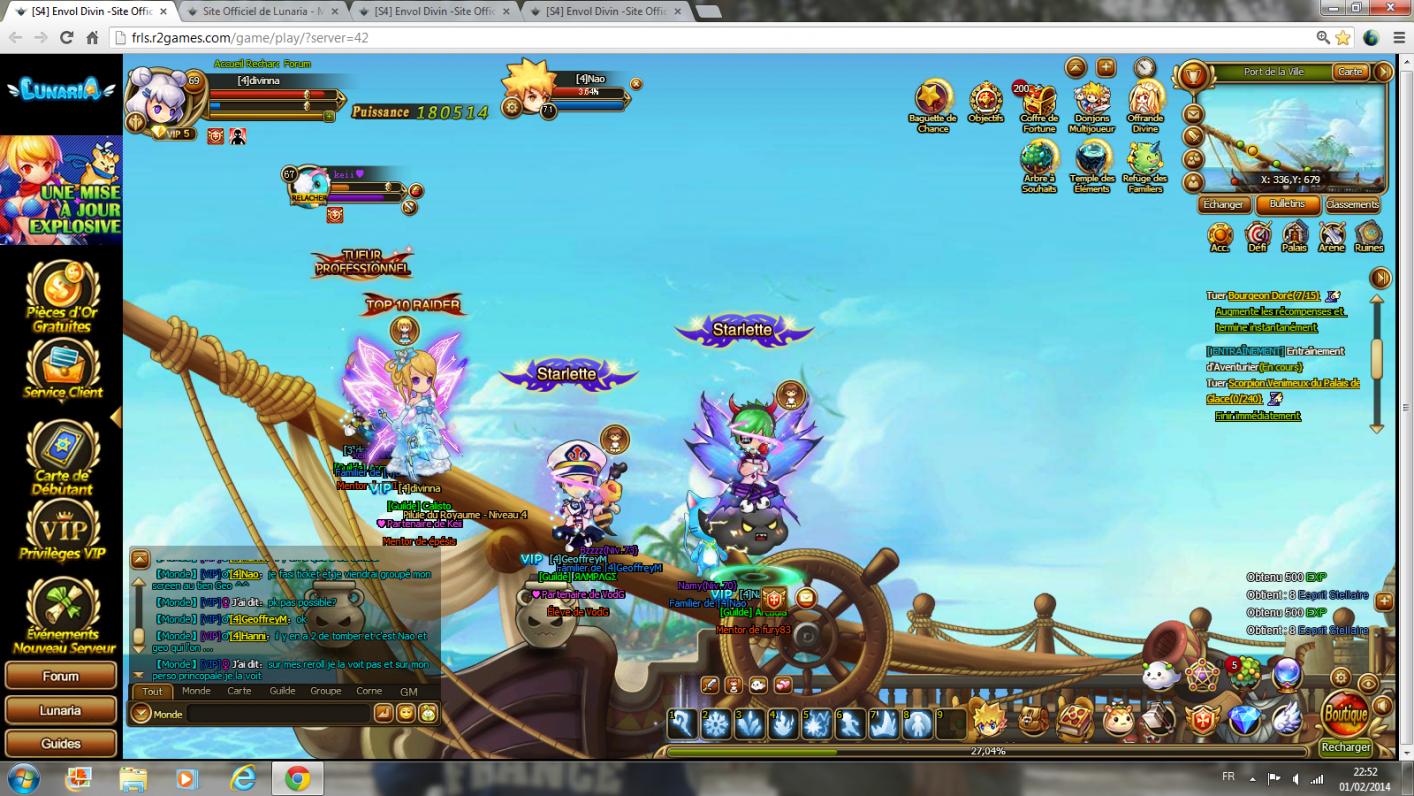The image size is (1414, 796).
Task: Open Arbre à Souhaits
Action: (x=1039, y=160)
